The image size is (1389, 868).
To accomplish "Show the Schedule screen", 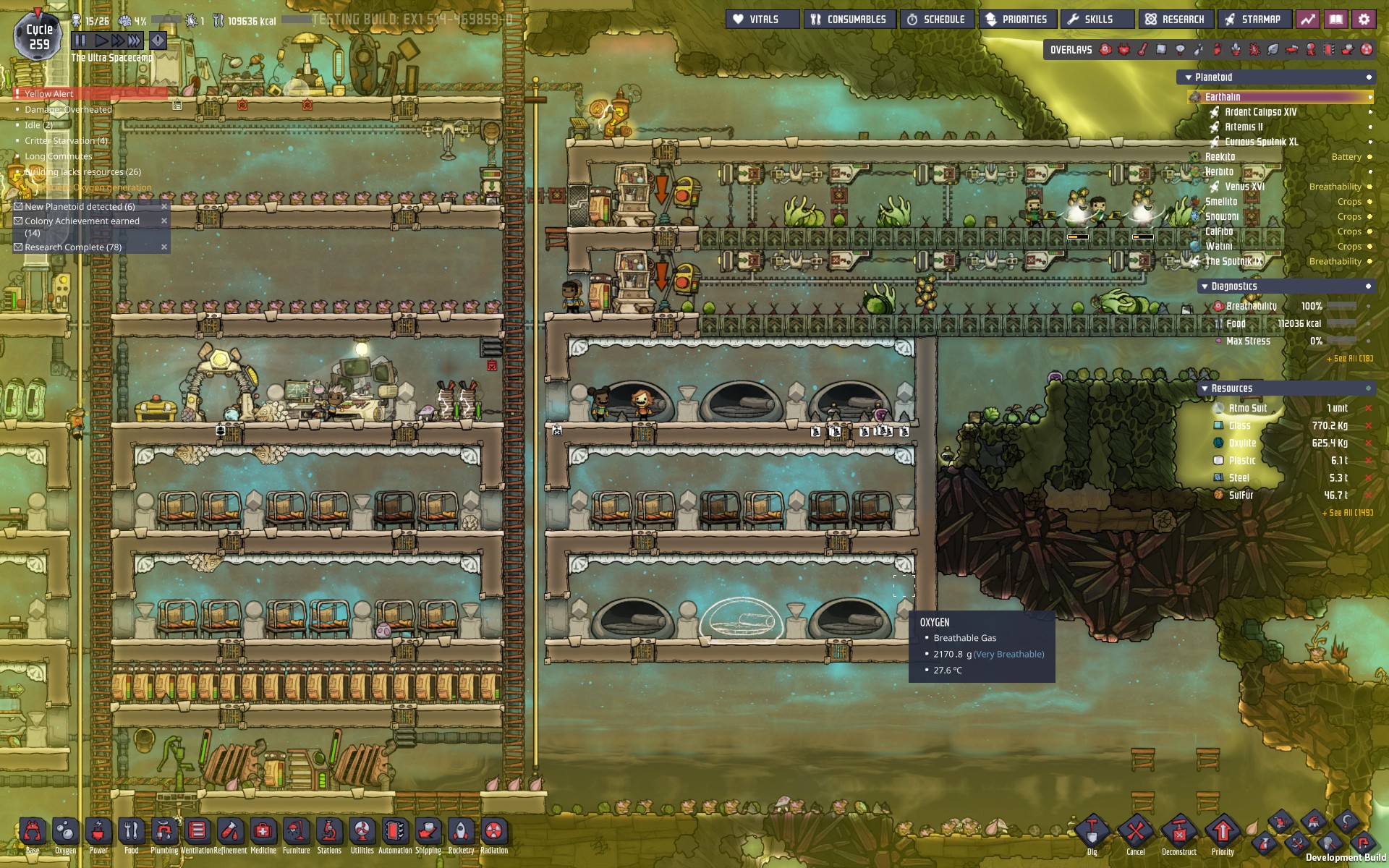I will click(937, 20).
